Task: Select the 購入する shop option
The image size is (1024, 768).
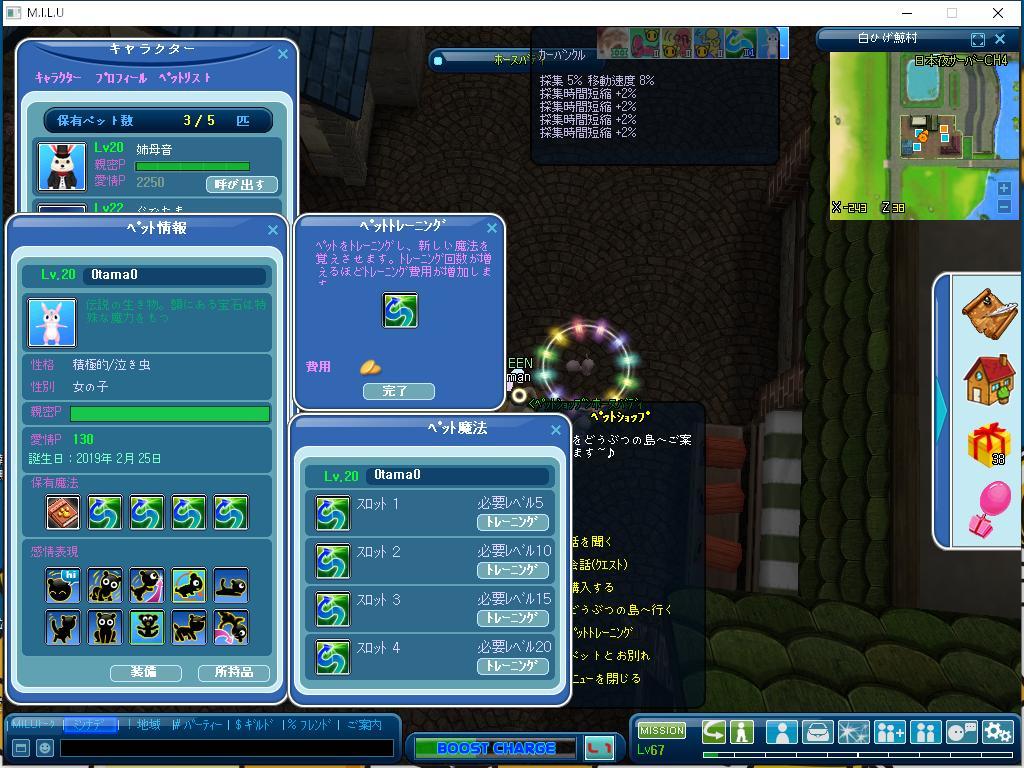Action: (x=594, y=587)
